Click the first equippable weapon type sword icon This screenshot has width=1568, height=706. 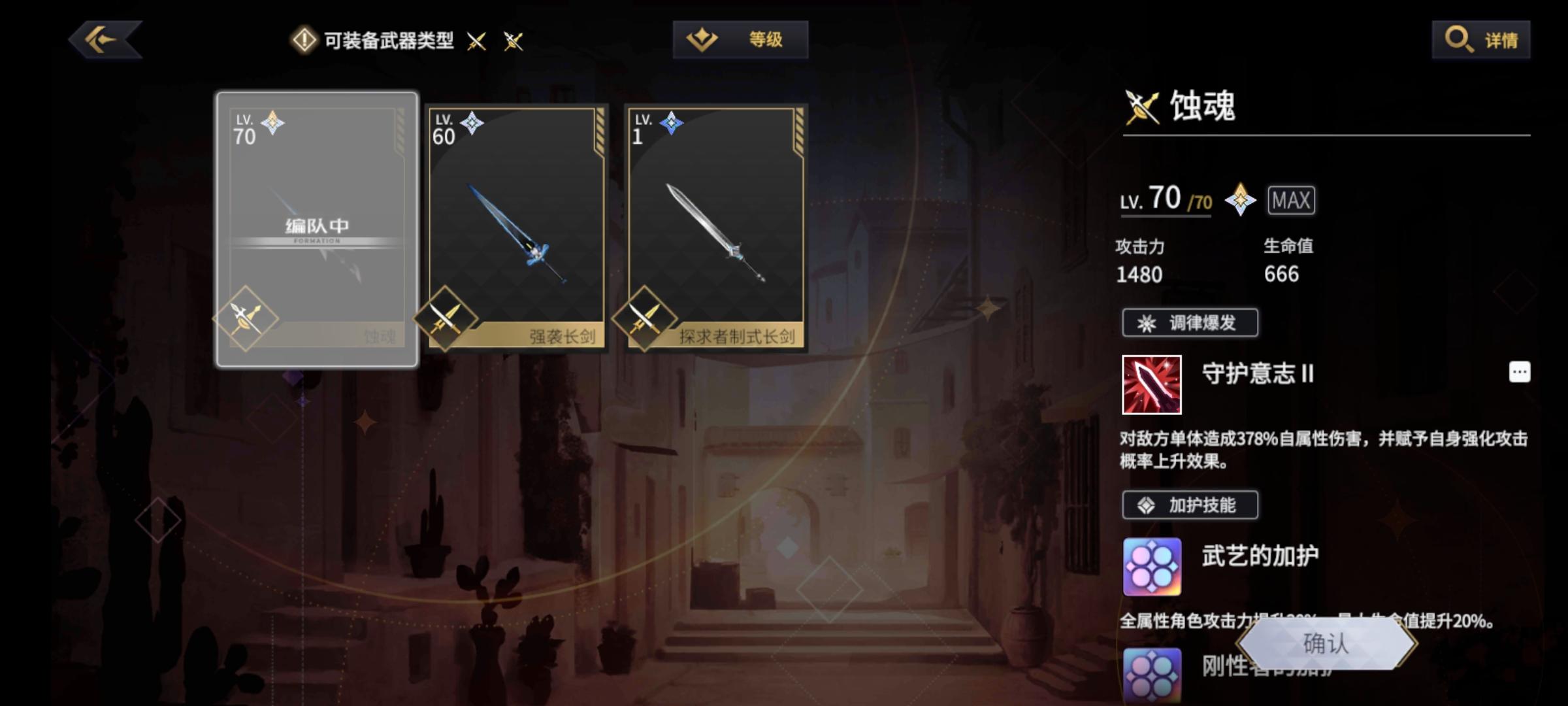click(475, 41)
